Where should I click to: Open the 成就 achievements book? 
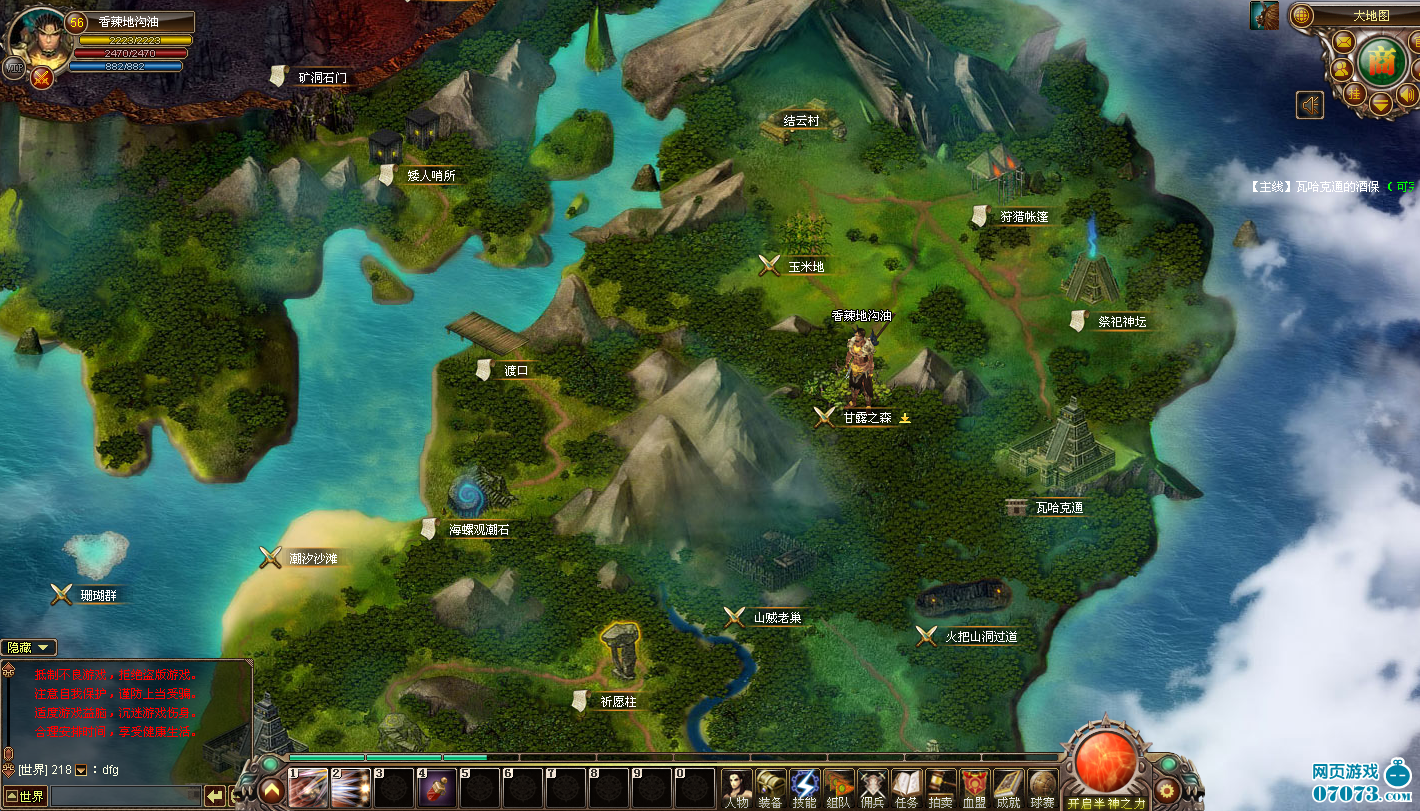tap(1008, 788)
